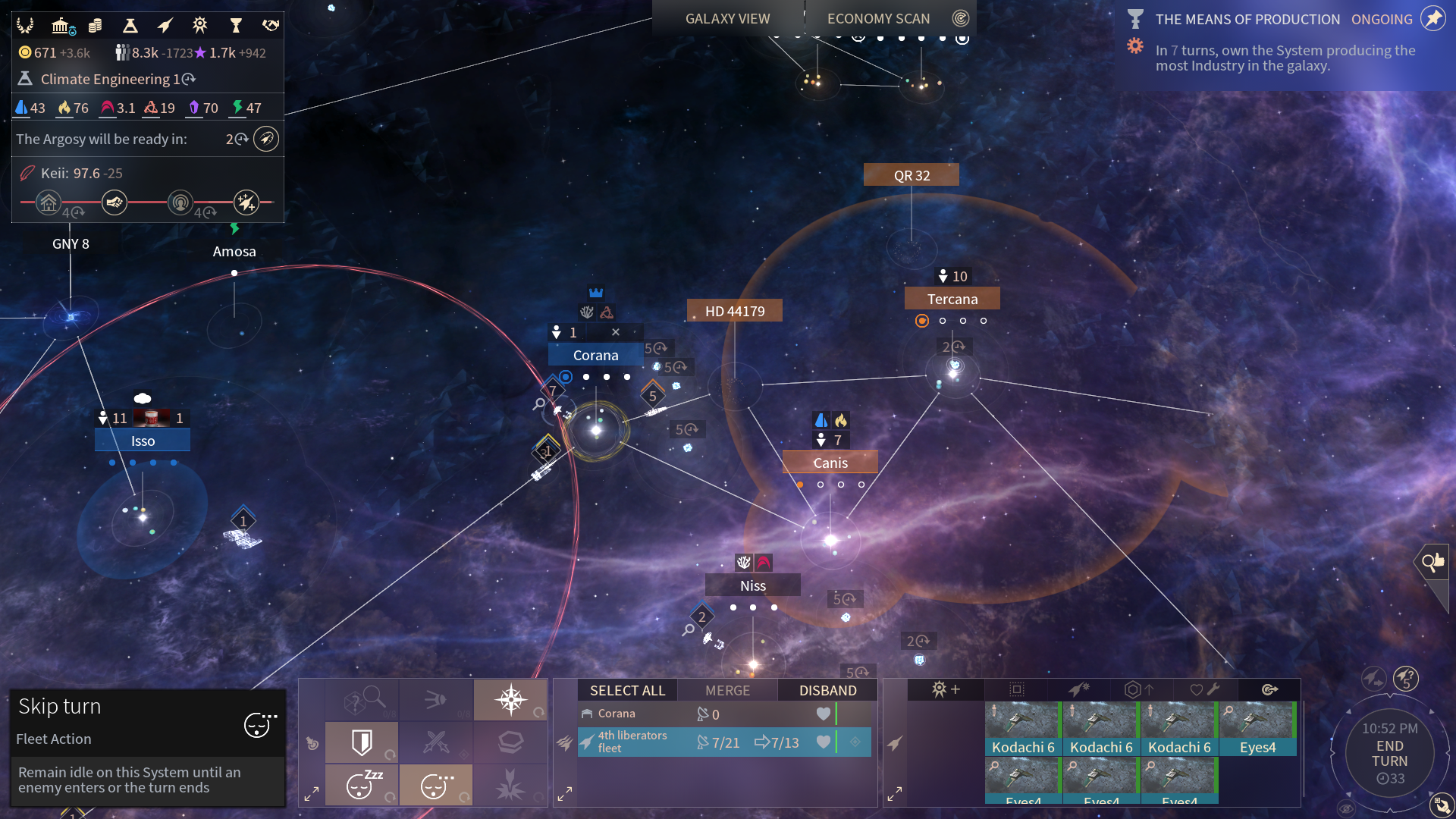End the current turn

(1389, 753)
